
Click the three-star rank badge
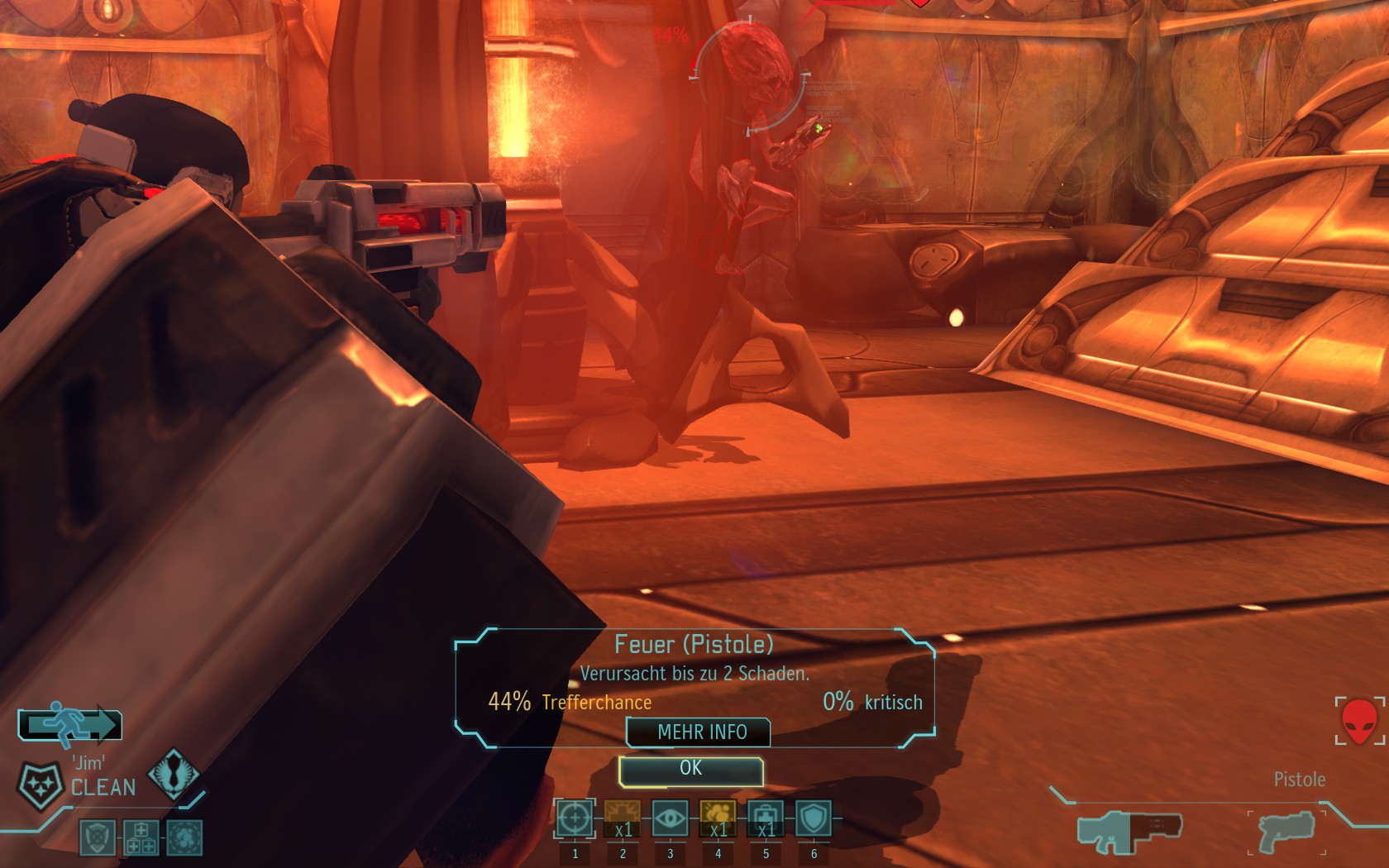pyautogui.click(x=40, y=785)
